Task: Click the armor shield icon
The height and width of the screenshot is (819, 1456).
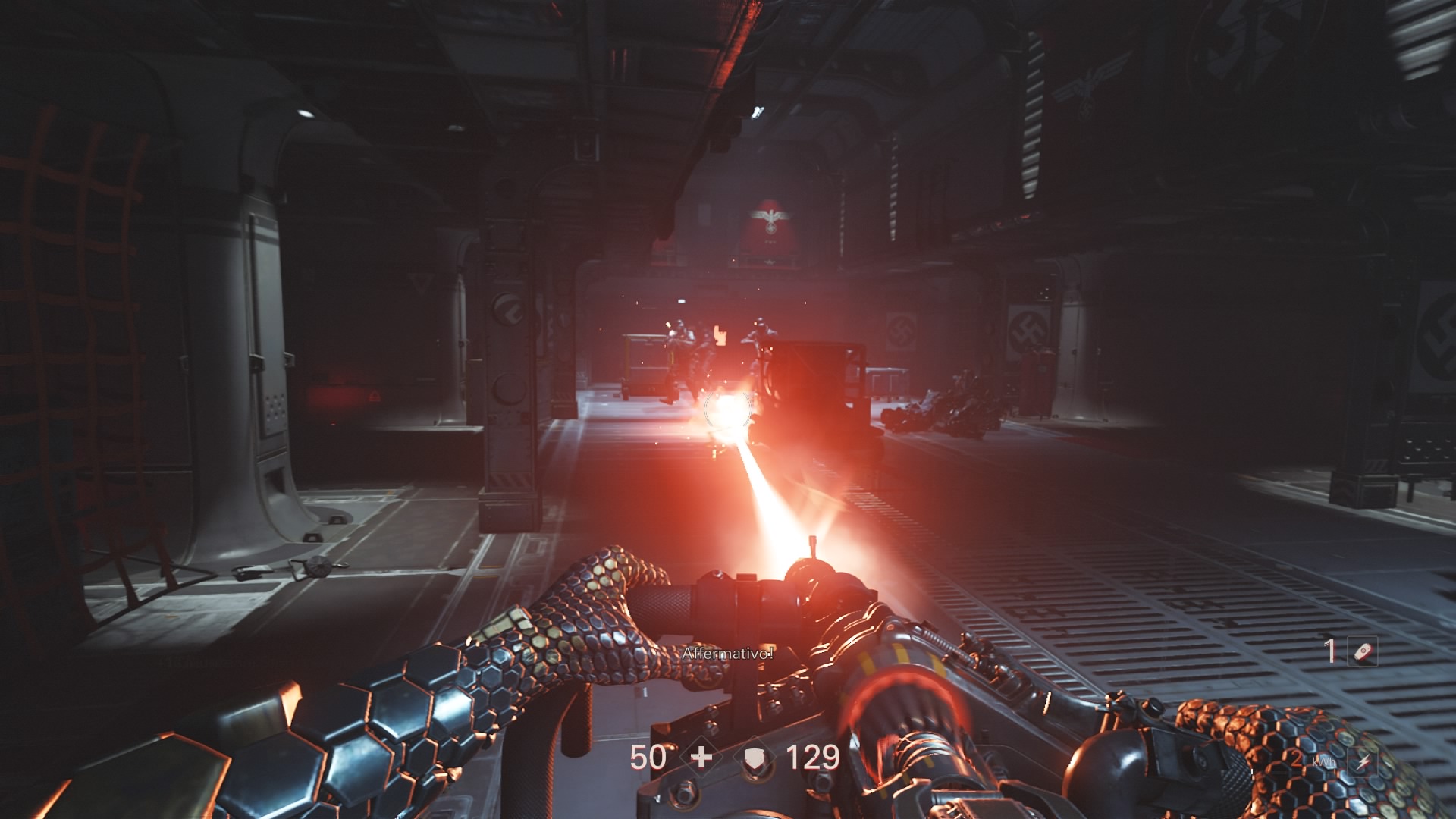Action: pyautogui.click(x=755, y=758)
